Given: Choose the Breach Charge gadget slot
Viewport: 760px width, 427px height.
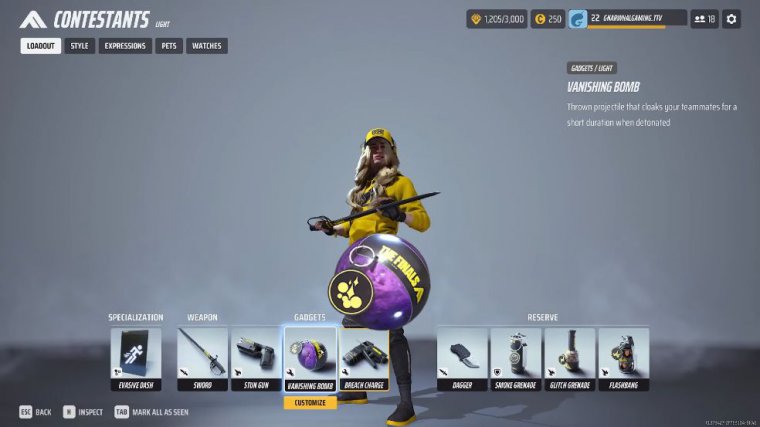Looking at the screenshot, I should pyautogui.click(x=363, y=359).
